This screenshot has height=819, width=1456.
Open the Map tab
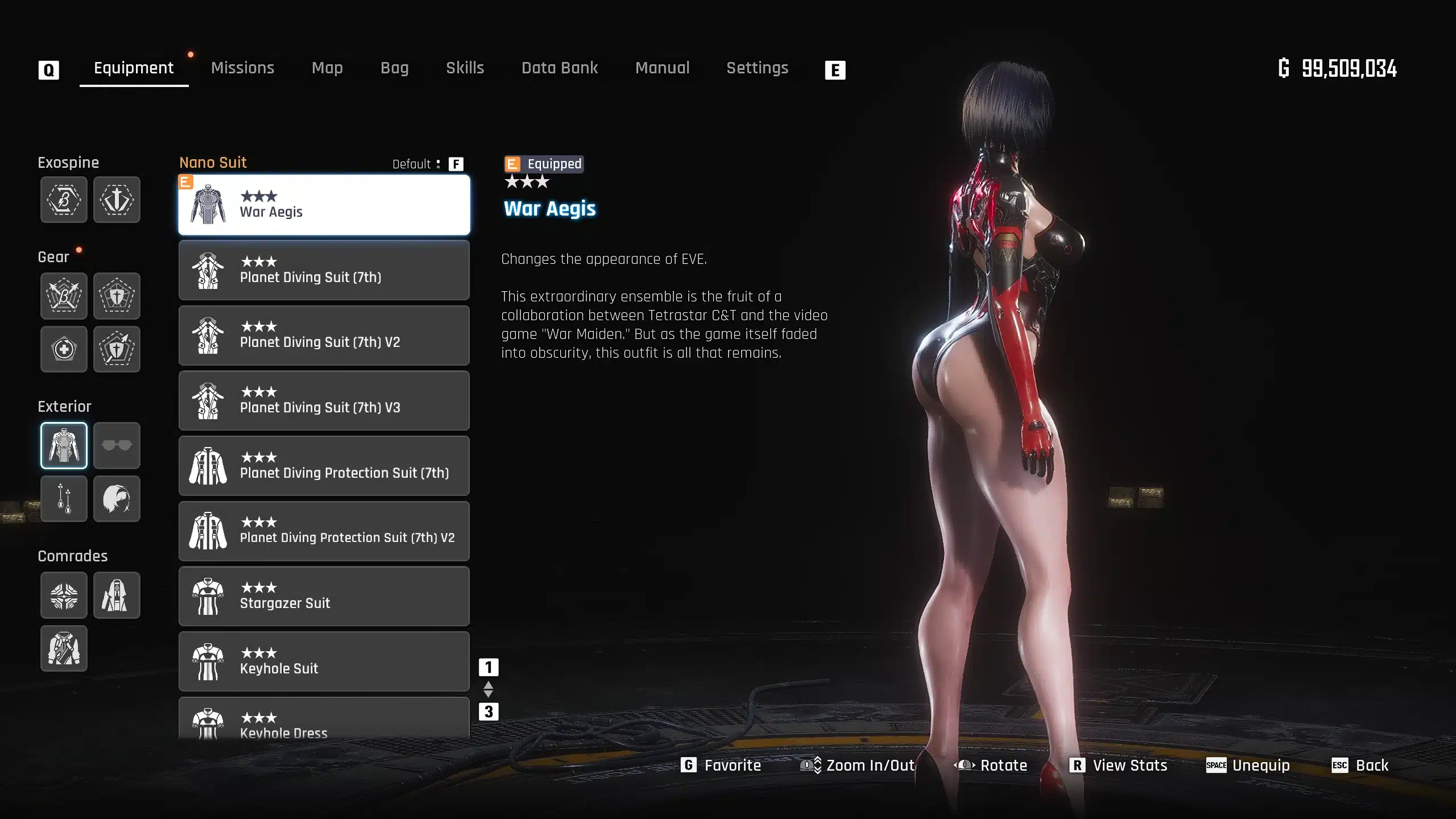pos(327,68)
